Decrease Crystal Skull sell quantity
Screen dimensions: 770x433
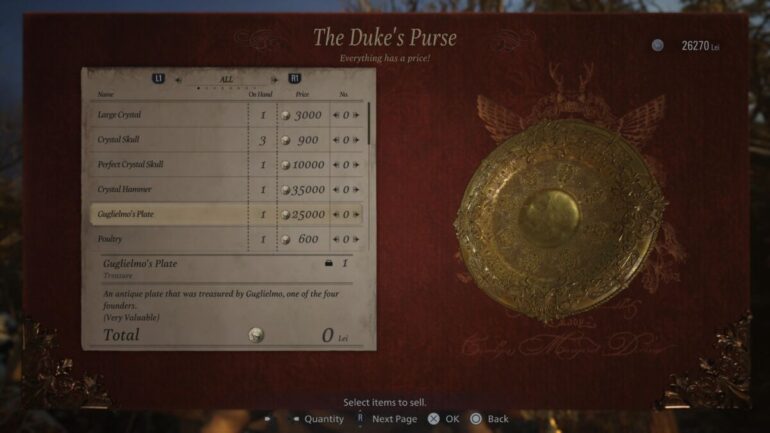336,140
